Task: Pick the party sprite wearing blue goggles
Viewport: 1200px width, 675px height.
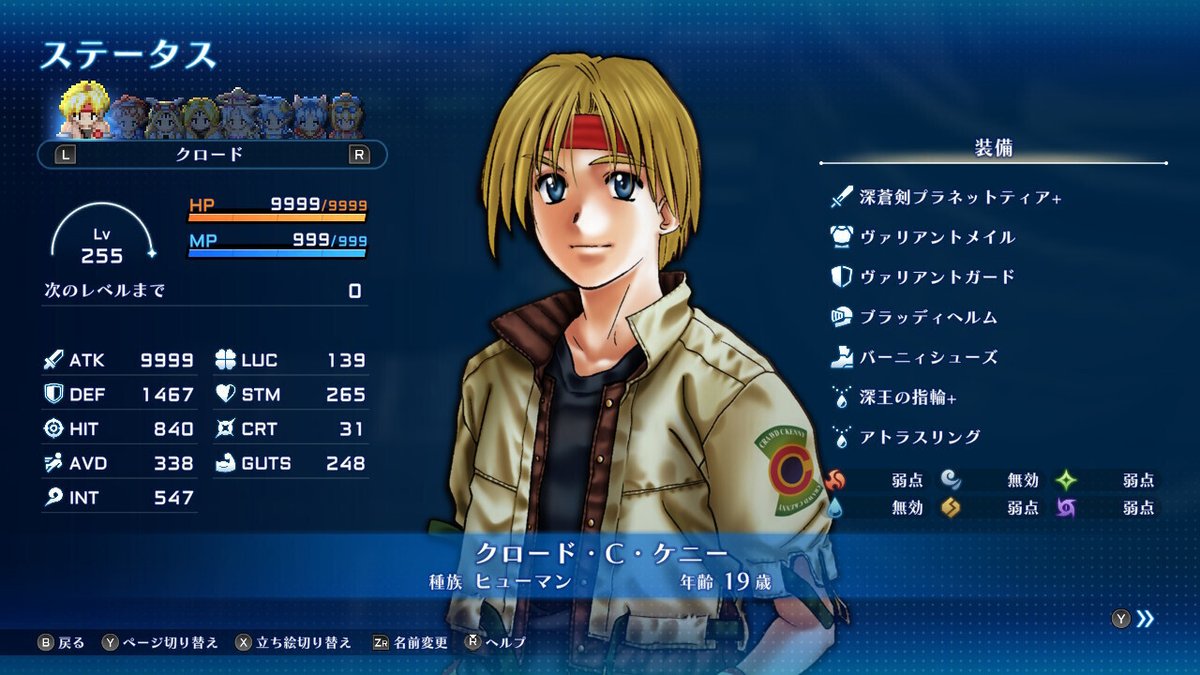Action: click(347, 116)
